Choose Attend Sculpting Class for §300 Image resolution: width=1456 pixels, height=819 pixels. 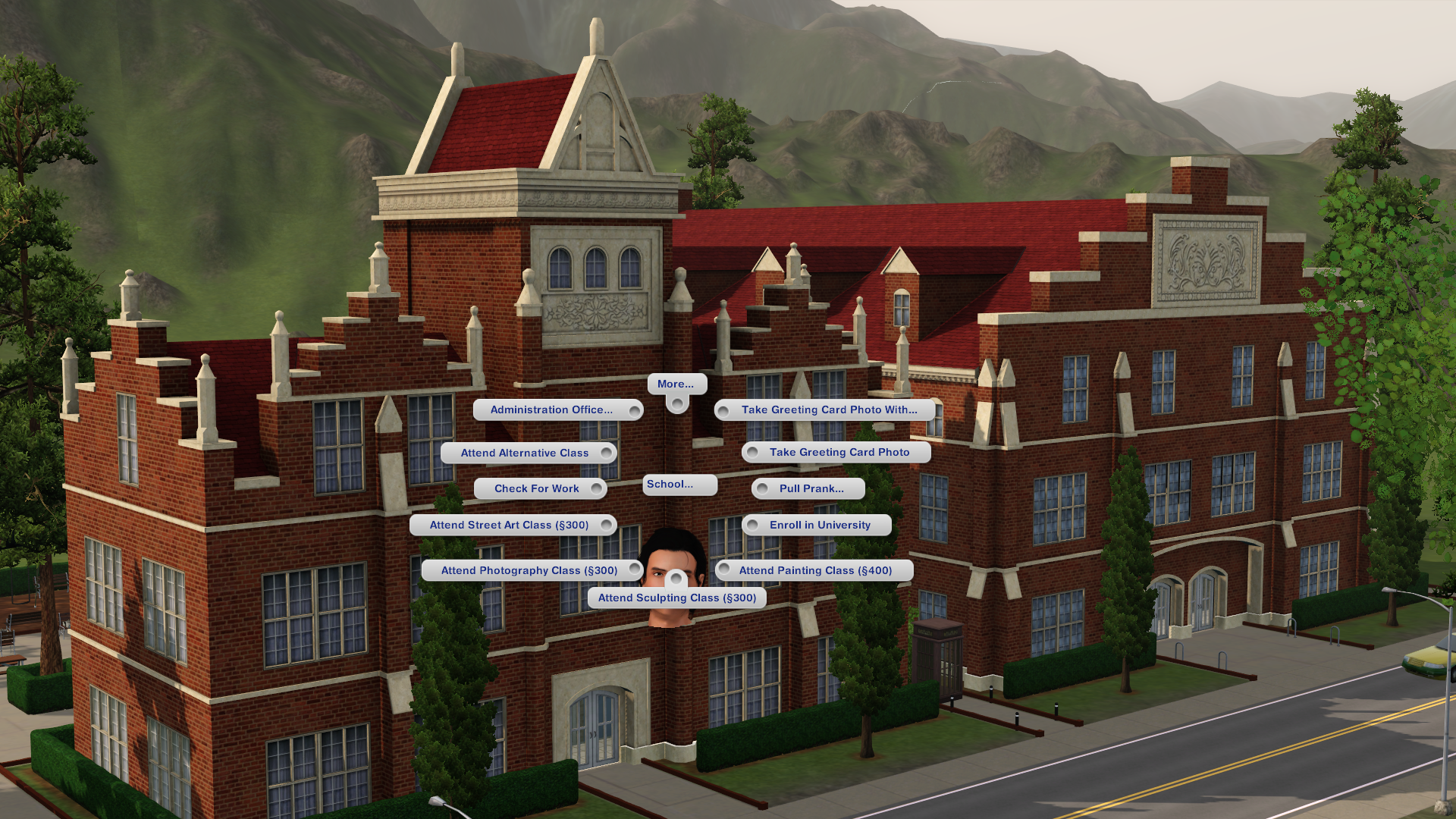pyautogui.click(x=677, y=598)
